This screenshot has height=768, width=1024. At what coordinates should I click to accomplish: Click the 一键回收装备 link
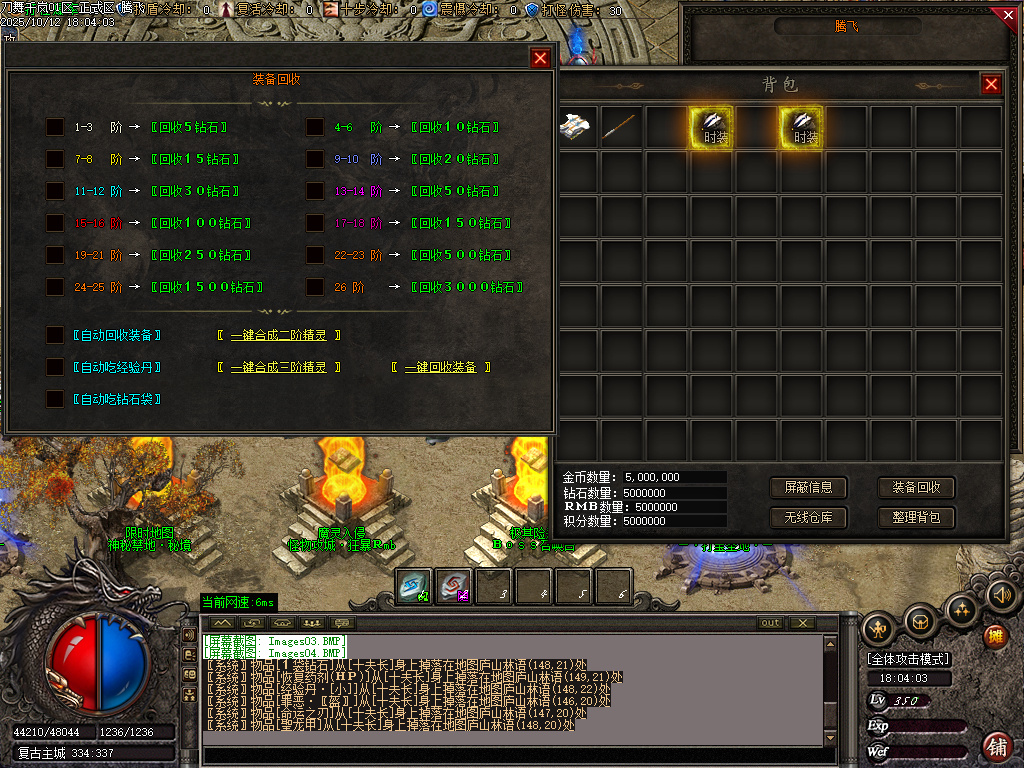click(441, 368)
